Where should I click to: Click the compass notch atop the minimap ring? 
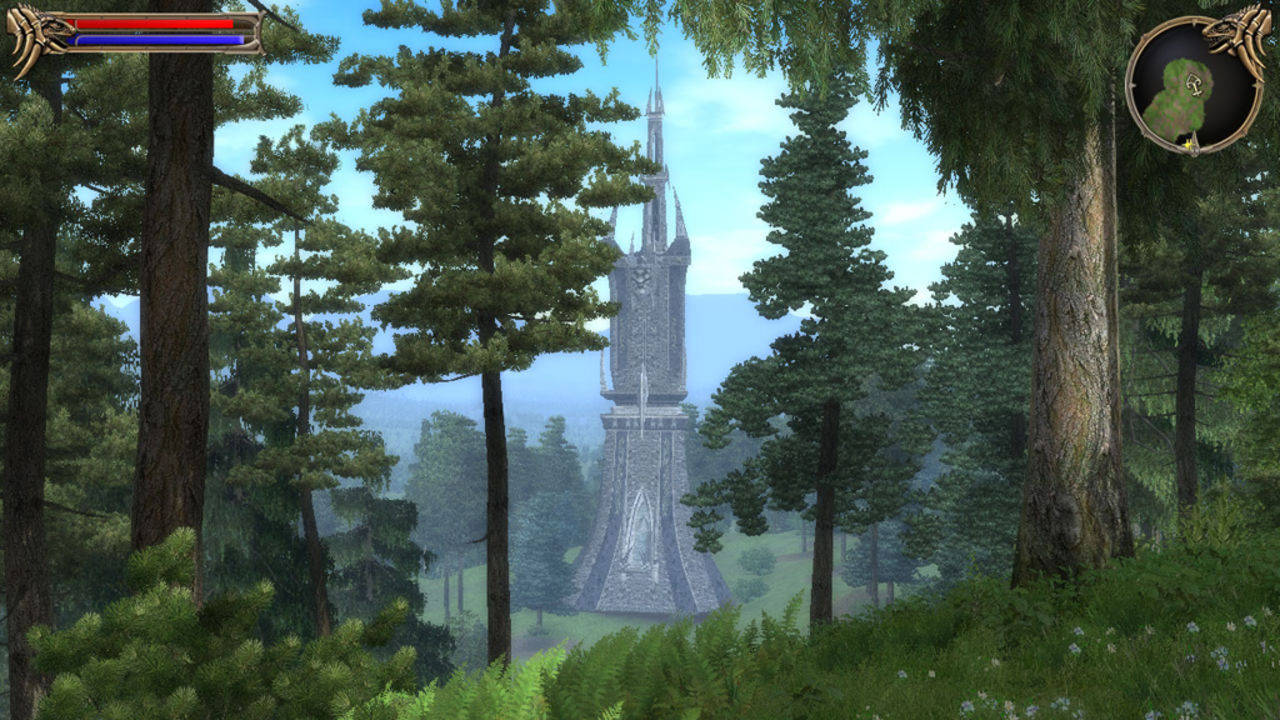click(x=1192, y=22)
